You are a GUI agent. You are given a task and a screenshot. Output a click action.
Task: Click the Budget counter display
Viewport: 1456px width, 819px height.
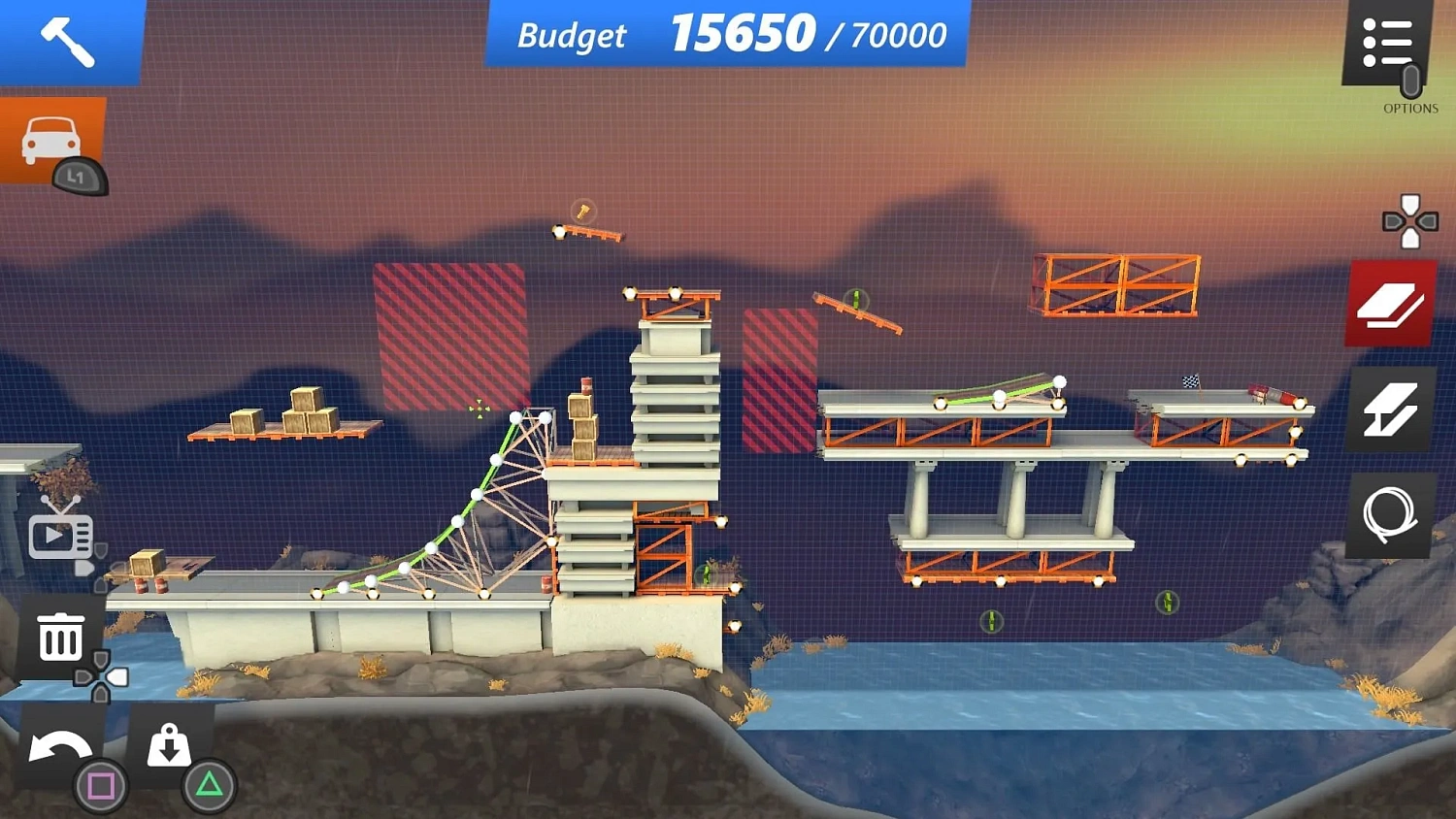pyautogui.click(x=721, y=36)
